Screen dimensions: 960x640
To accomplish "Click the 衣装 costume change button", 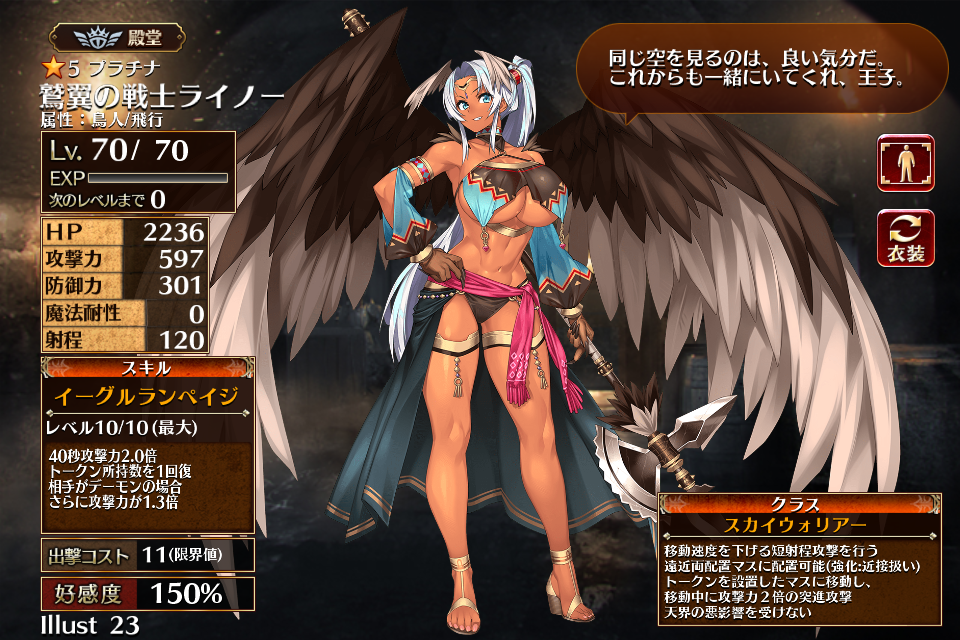I will [905, 238].
